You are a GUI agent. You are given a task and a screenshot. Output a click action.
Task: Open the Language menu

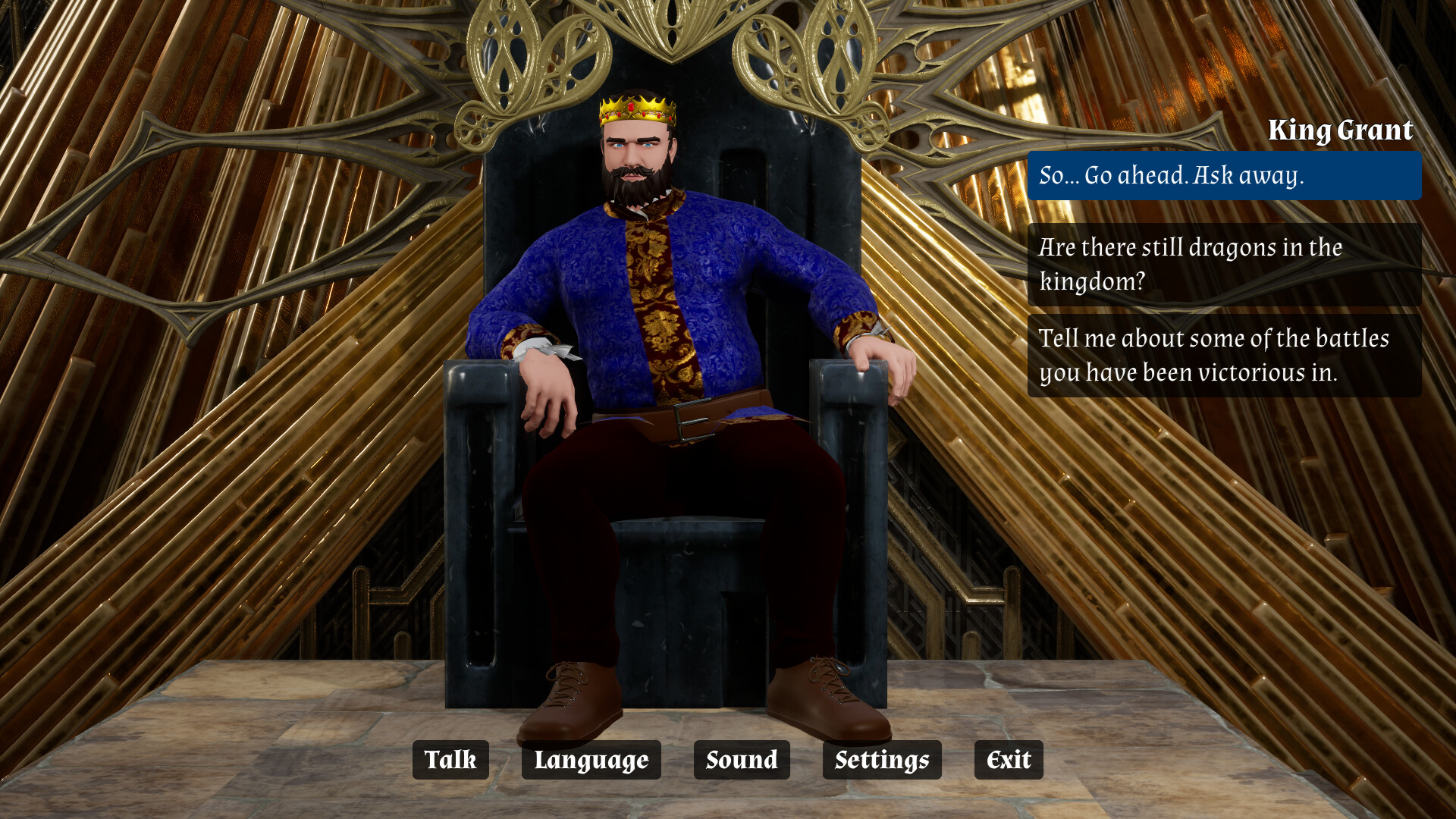[591, 760]
